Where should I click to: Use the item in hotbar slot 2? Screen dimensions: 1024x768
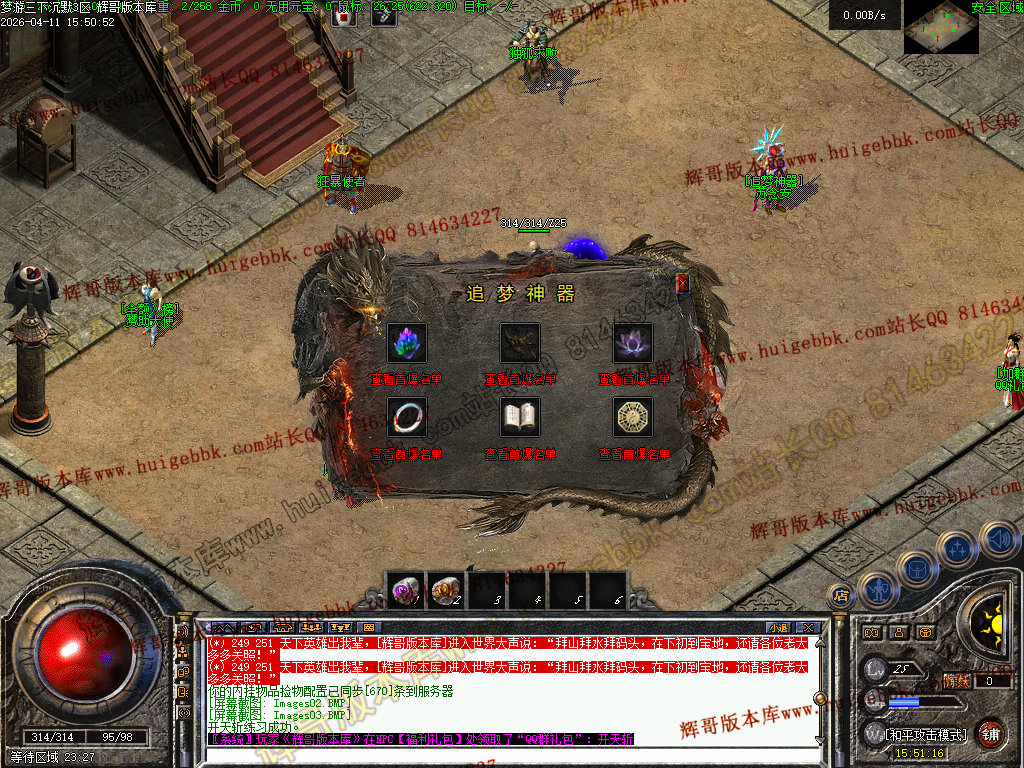pyautogui.click(x=445, y=591)
